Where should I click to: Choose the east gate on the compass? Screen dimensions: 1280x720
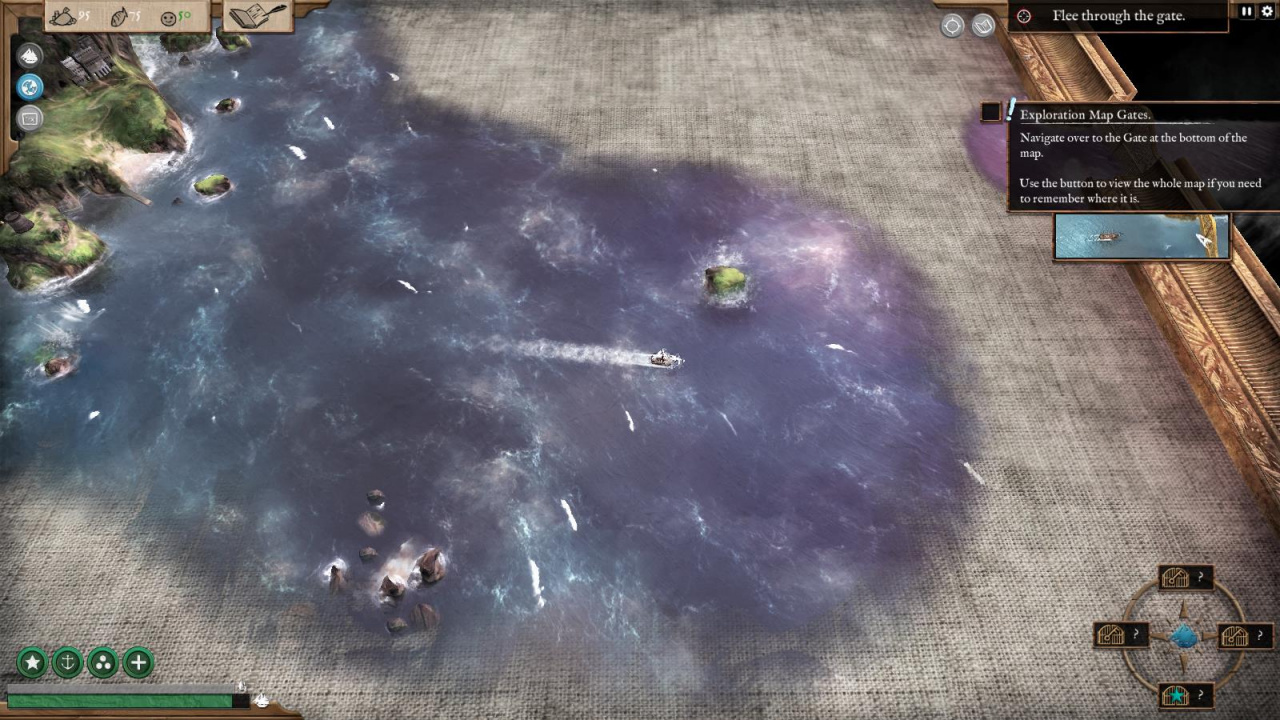click(x=1236, y=636)
